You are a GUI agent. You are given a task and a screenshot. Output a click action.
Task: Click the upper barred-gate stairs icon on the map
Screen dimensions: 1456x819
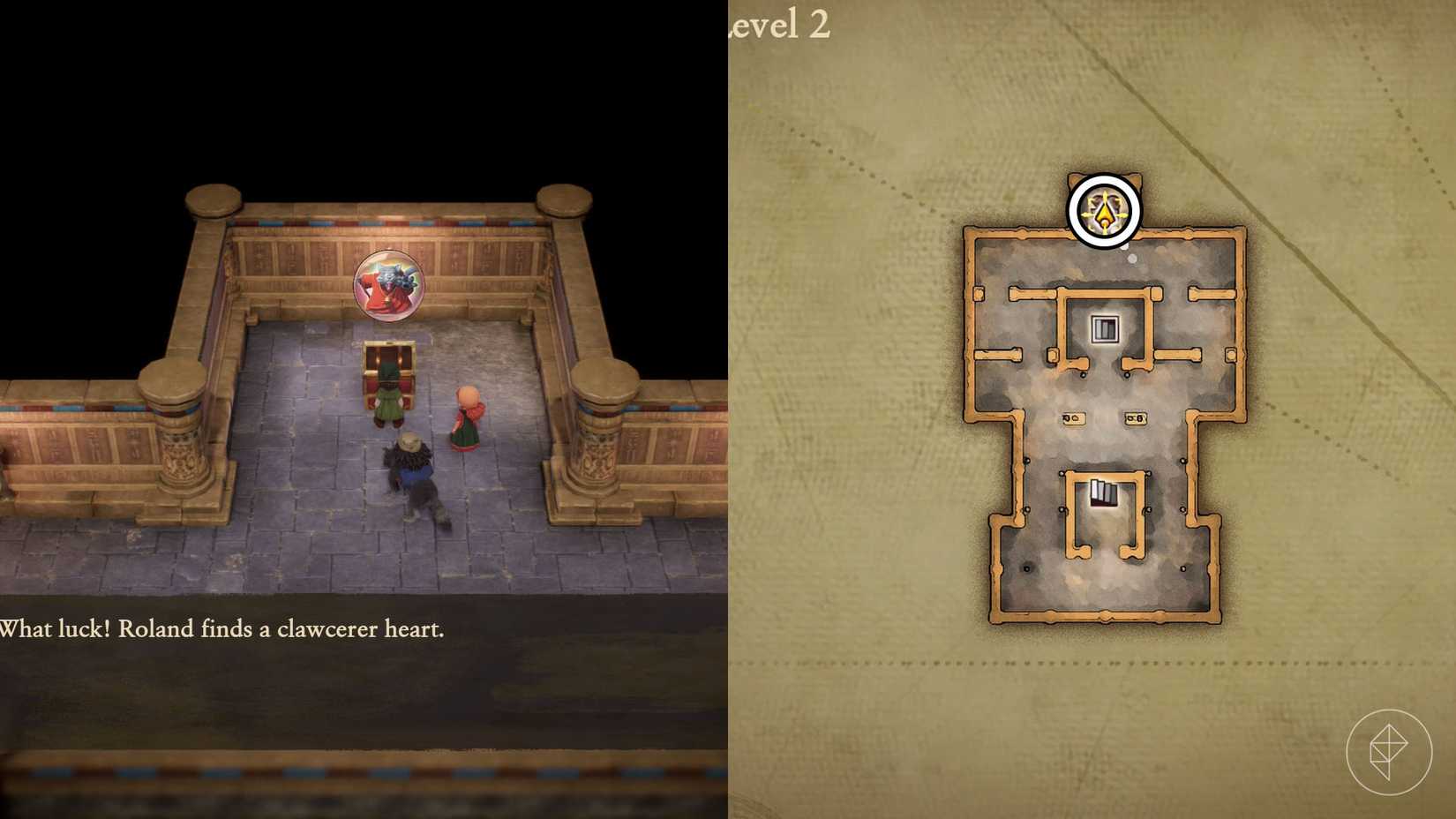coord(1105,328)
